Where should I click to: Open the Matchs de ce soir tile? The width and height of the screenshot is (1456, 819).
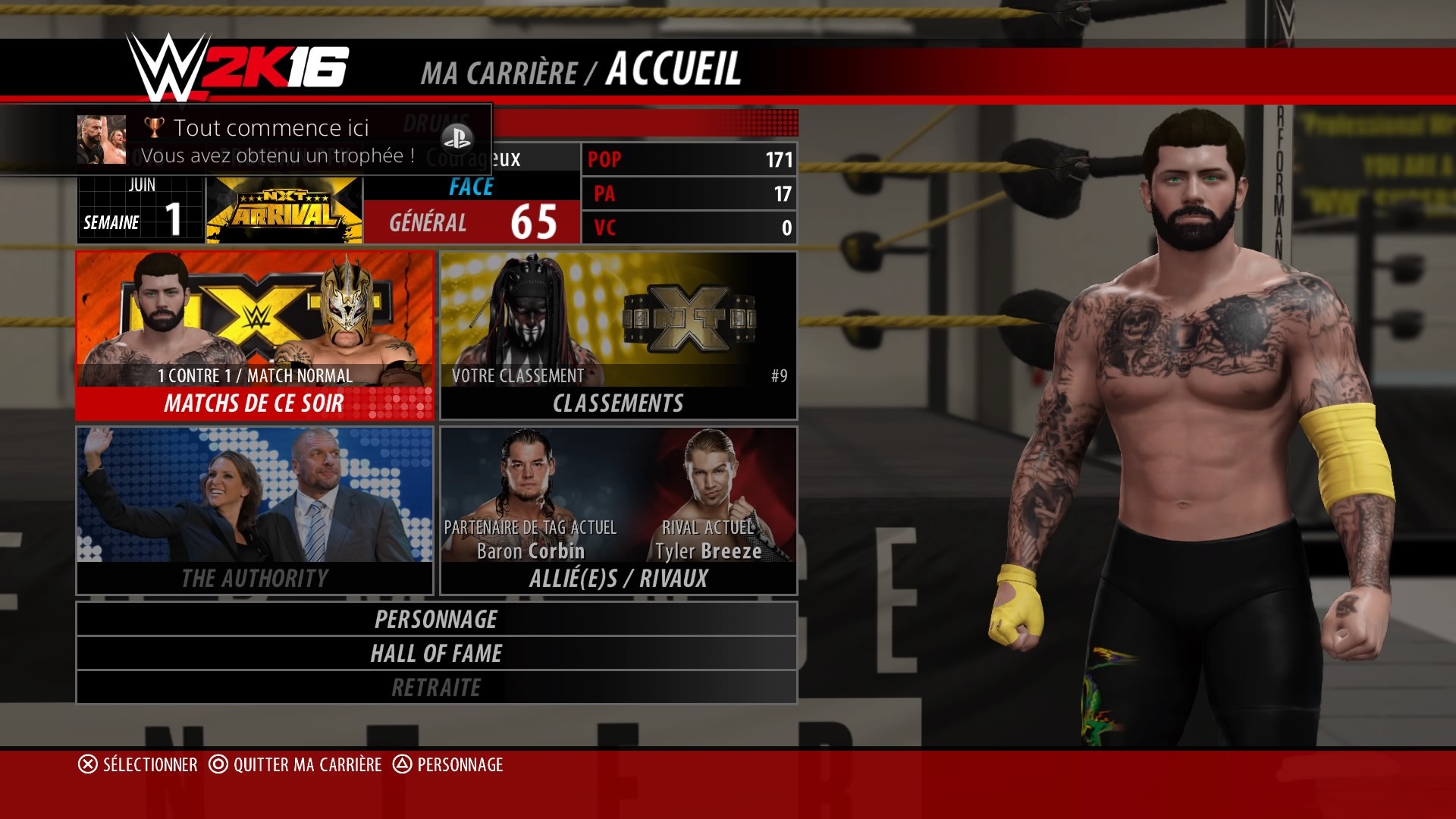click(x=255, y=336)
